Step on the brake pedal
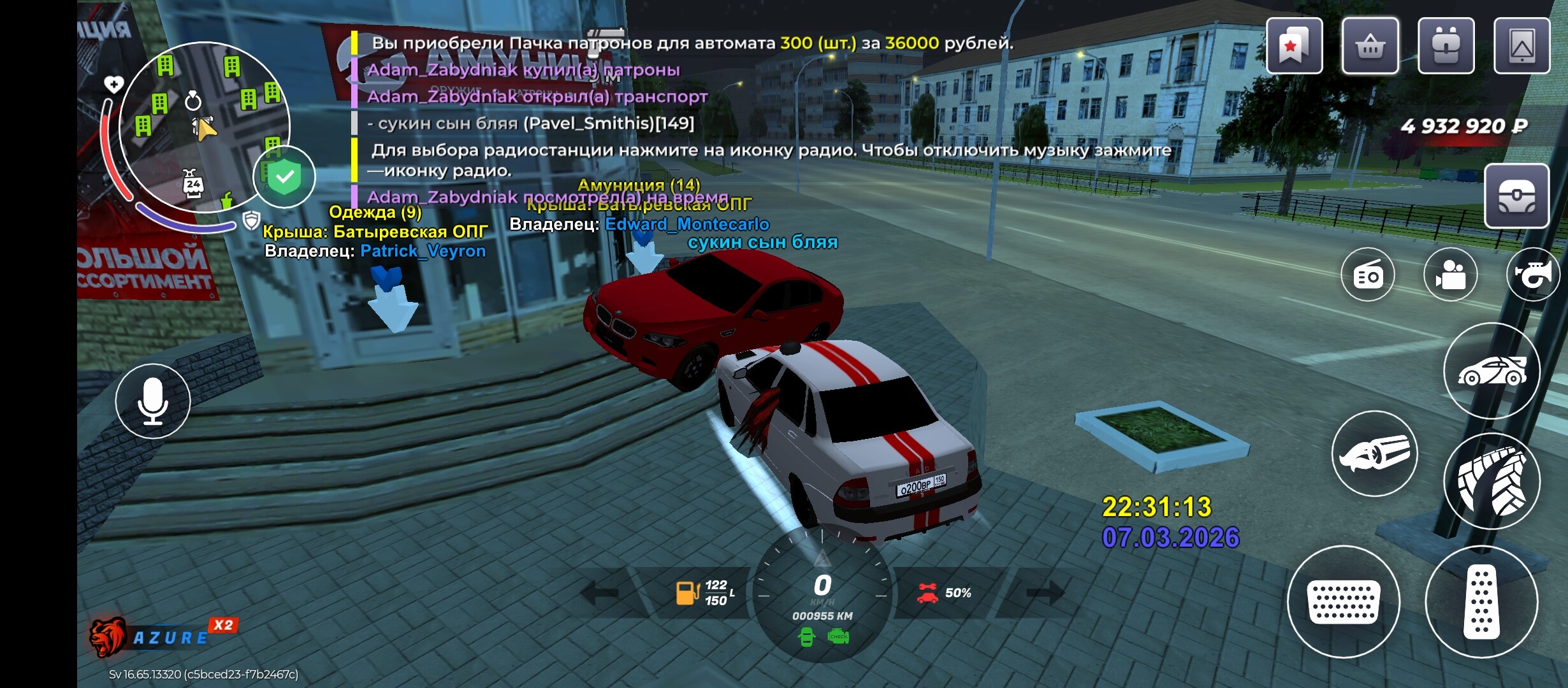Screen dimensions: 1568x688 [x=1343, y=601]
